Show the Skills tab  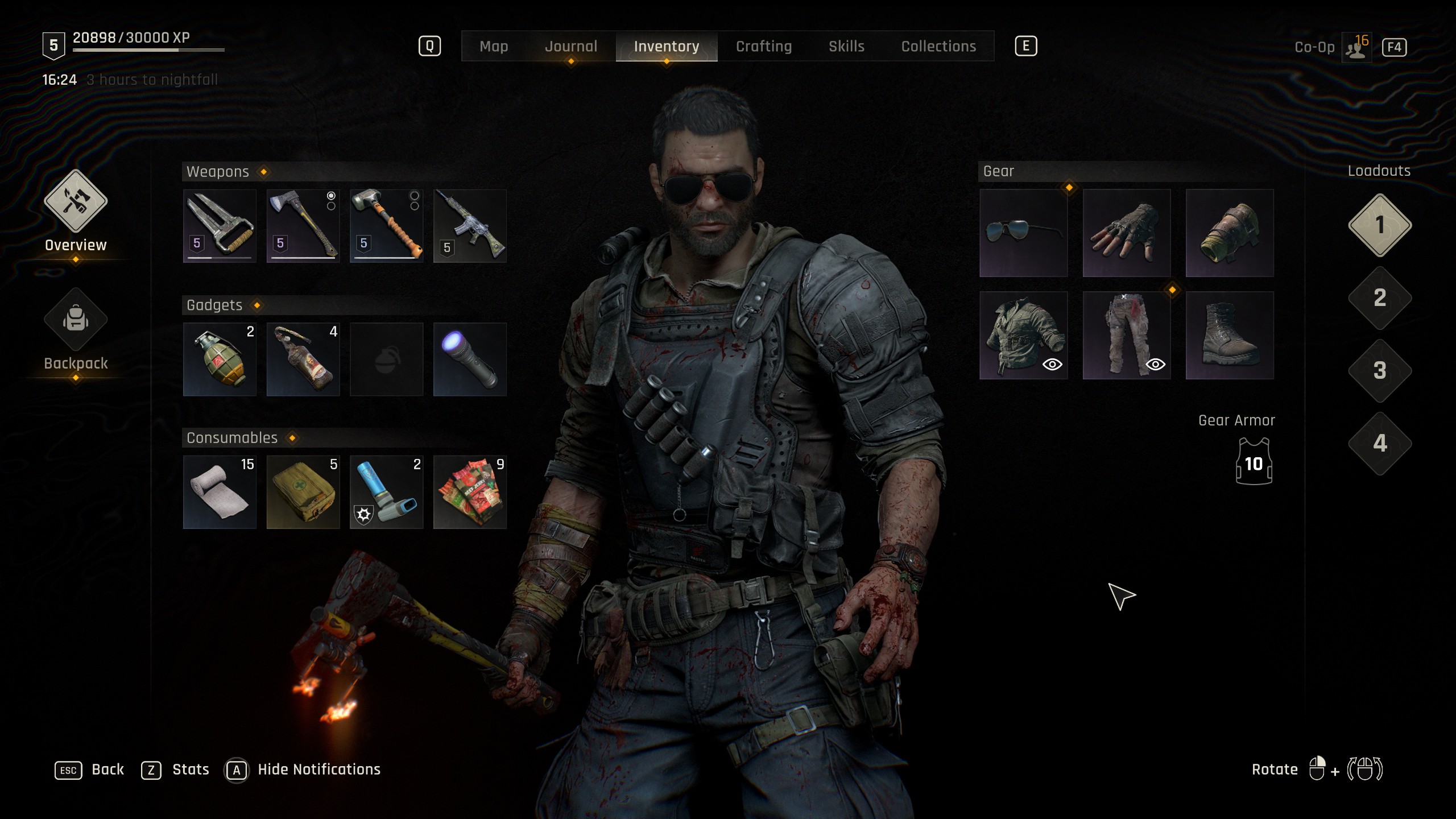point(846,47)
